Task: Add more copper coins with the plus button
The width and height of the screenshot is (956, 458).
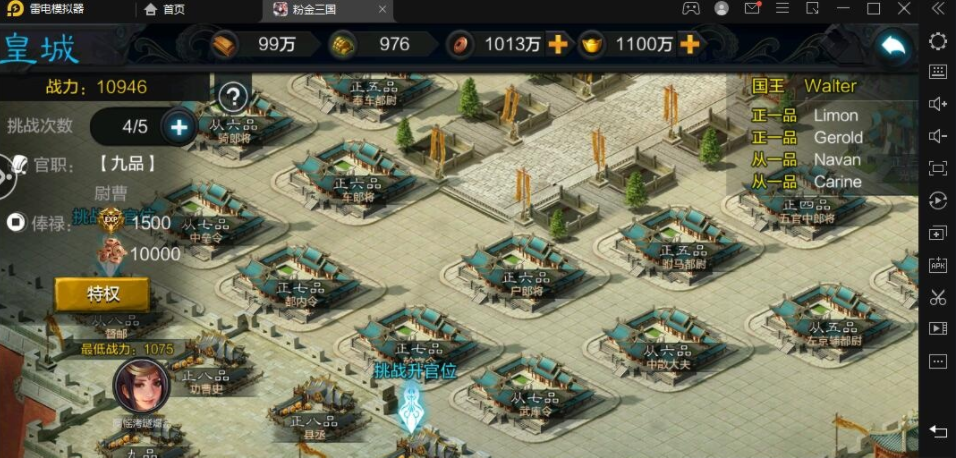Action: tap(557, 45)
